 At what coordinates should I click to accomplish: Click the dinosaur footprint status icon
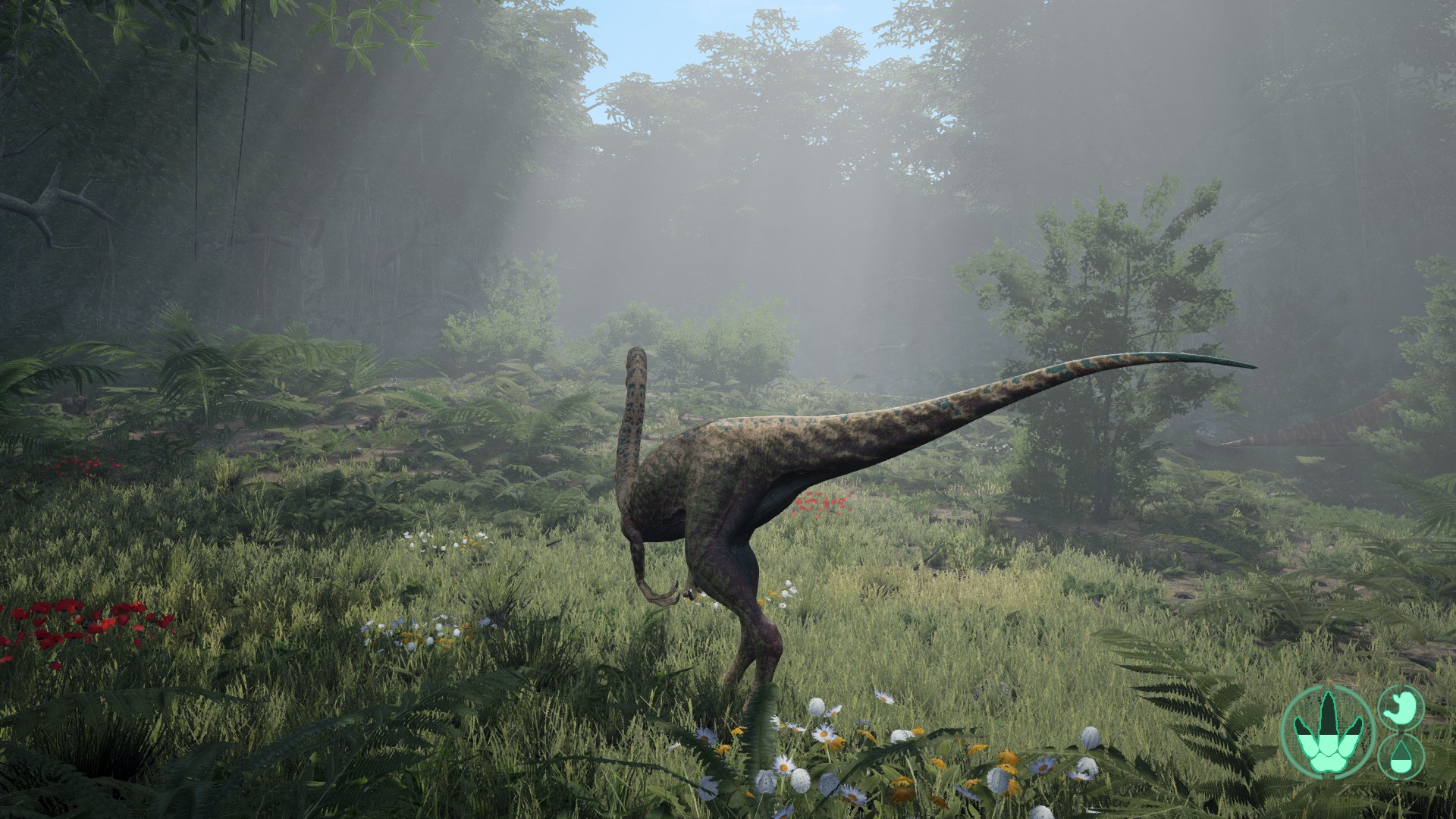pos(1326,731)
